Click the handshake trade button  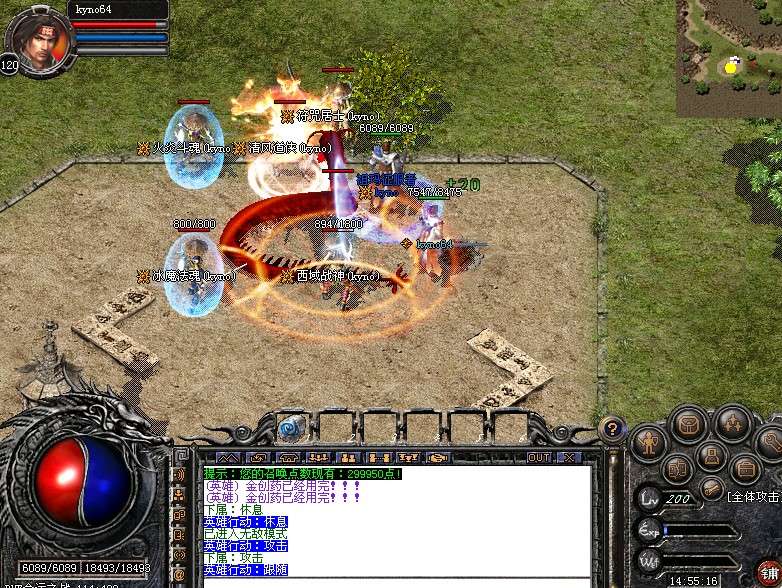pos(437,457)
